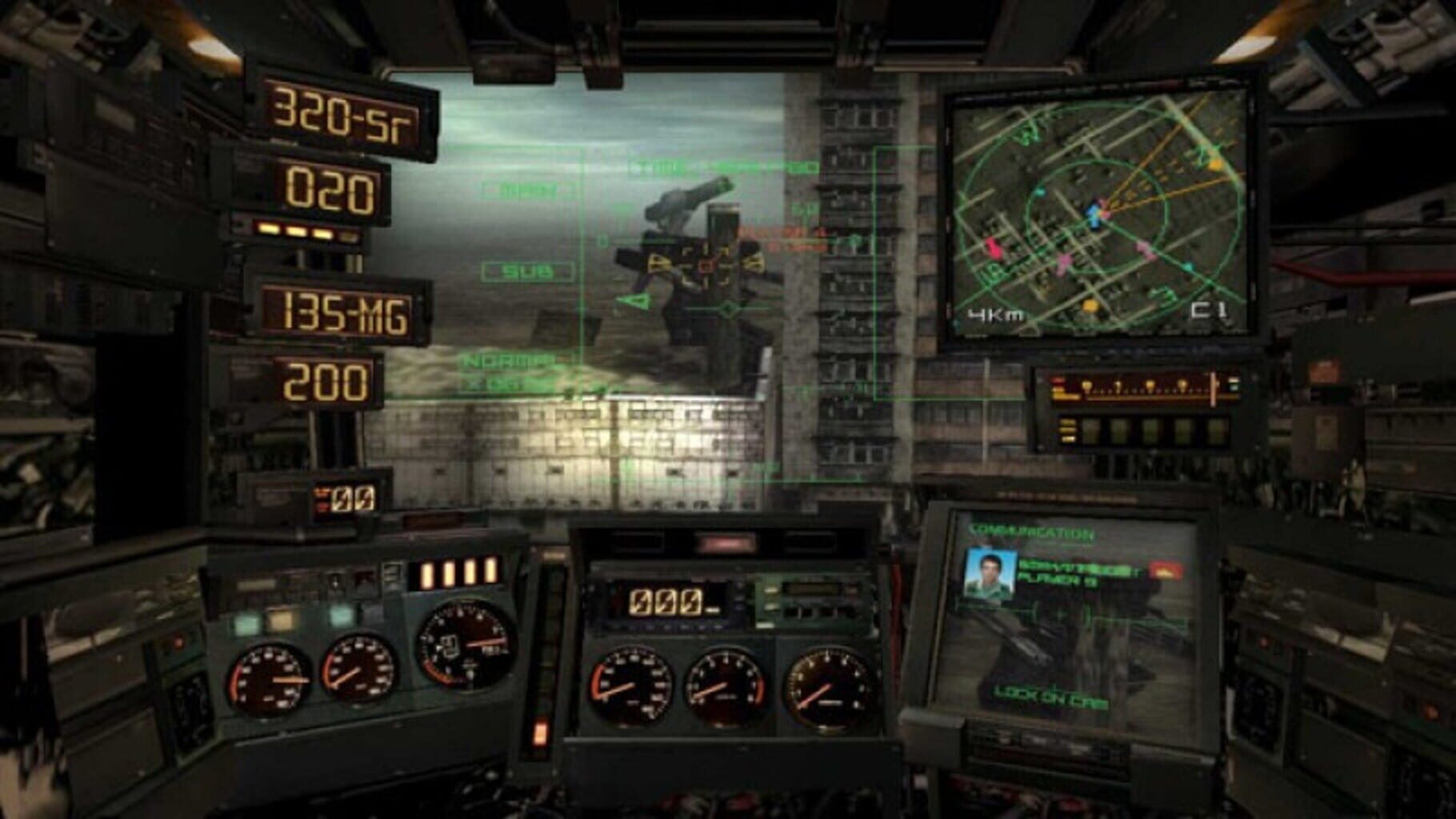The width and height of the screenshot is (1456, 819).
Task: Click the PLAYER 9 callsign text
Action: pyautogui.click(x=1060, y=581)
